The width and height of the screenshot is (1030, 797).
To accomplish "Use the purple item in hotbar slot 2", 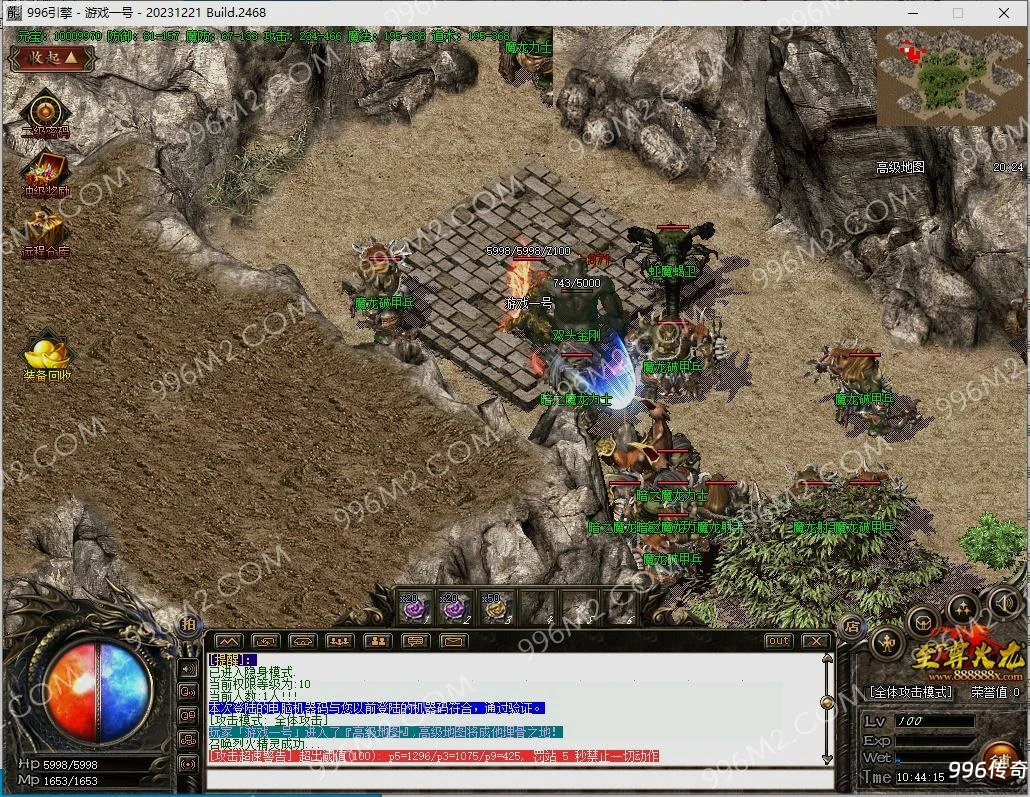I will click(x=455, y=606).
